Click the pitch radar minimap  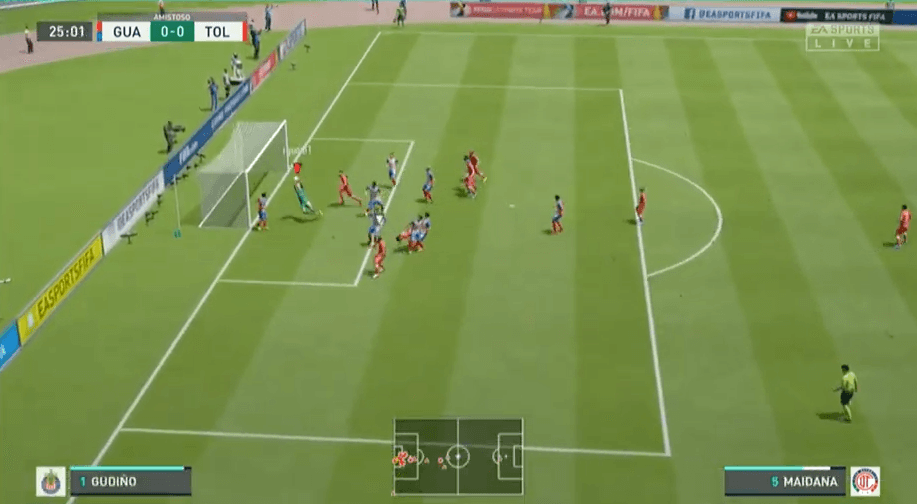click(x=458, y=457)
